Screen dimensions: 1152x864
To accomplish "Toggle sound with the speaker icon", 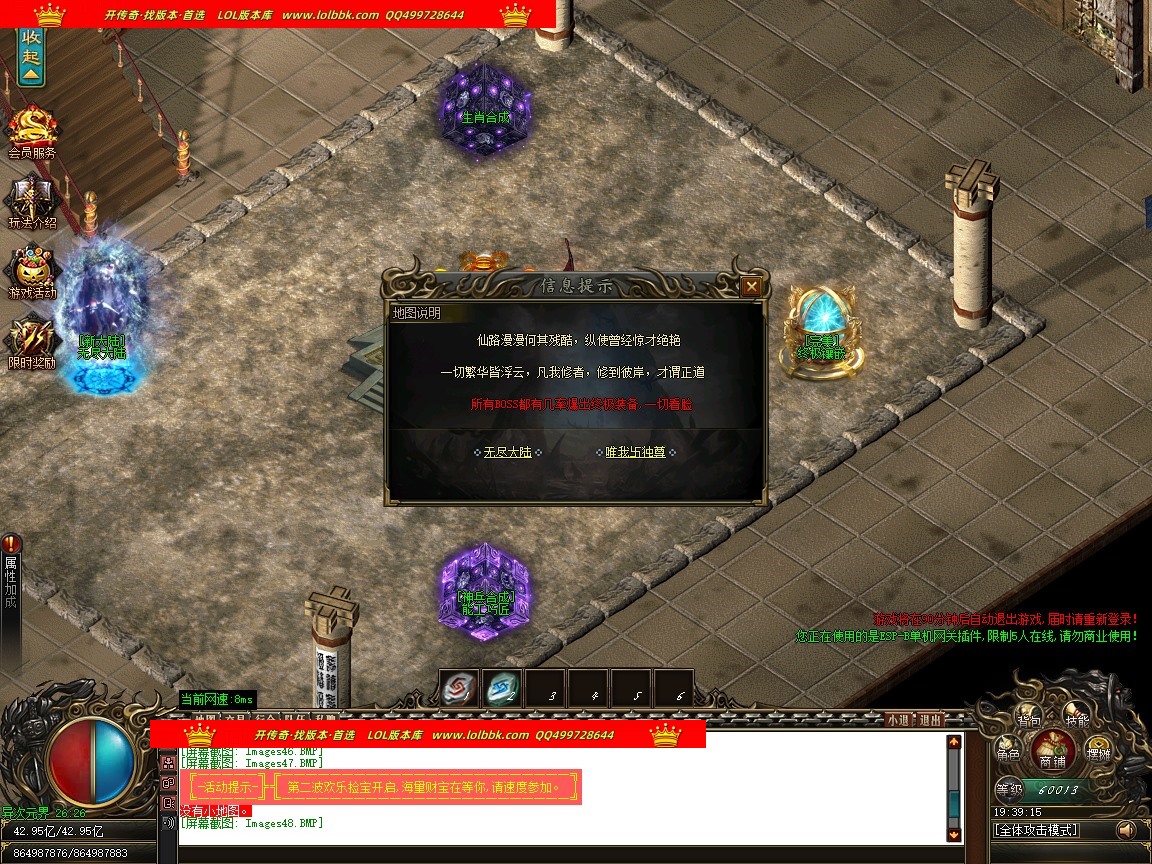I will [1126, 830].
